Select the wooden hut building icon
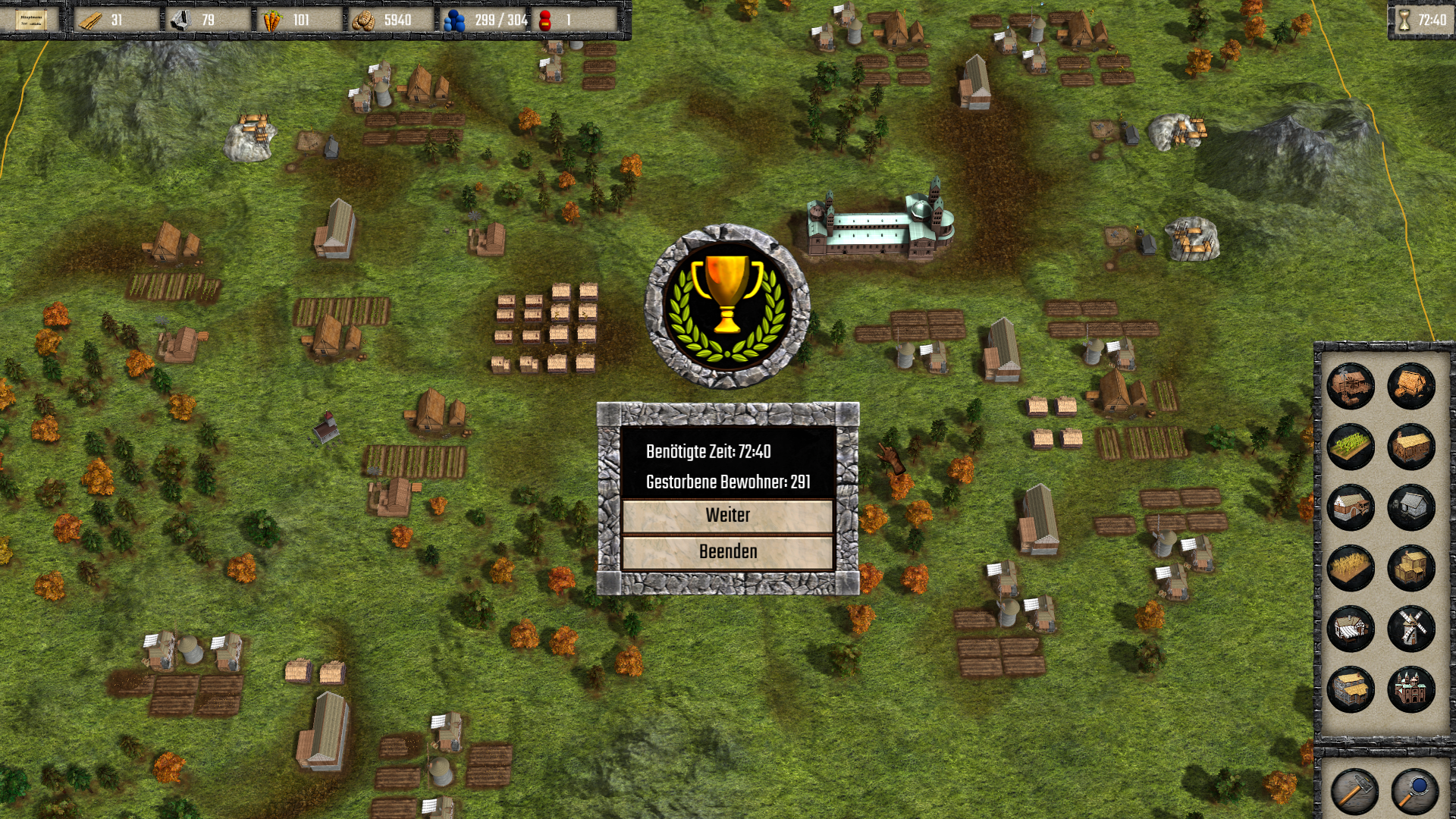Image resolution: width=1456 pixels, height=819 pixels. [x=1411, y=385]
